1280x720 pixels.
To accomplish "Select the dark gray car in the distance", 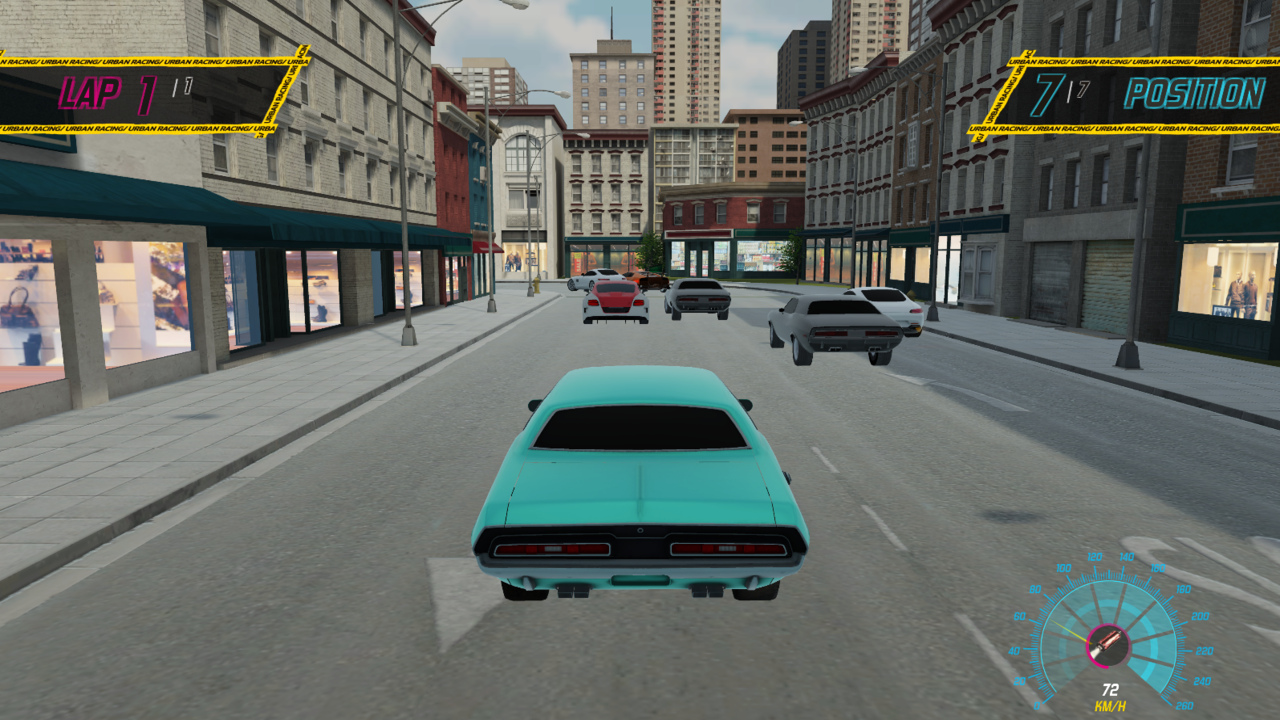I will [697, 297].
